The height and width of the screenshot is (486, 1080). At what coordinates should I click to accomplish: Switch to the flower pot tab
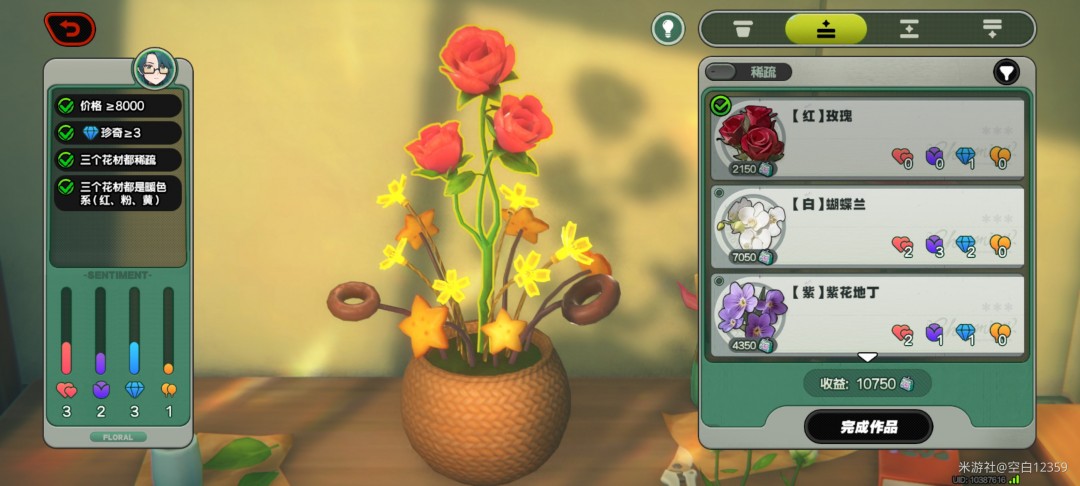pos(743,29)
